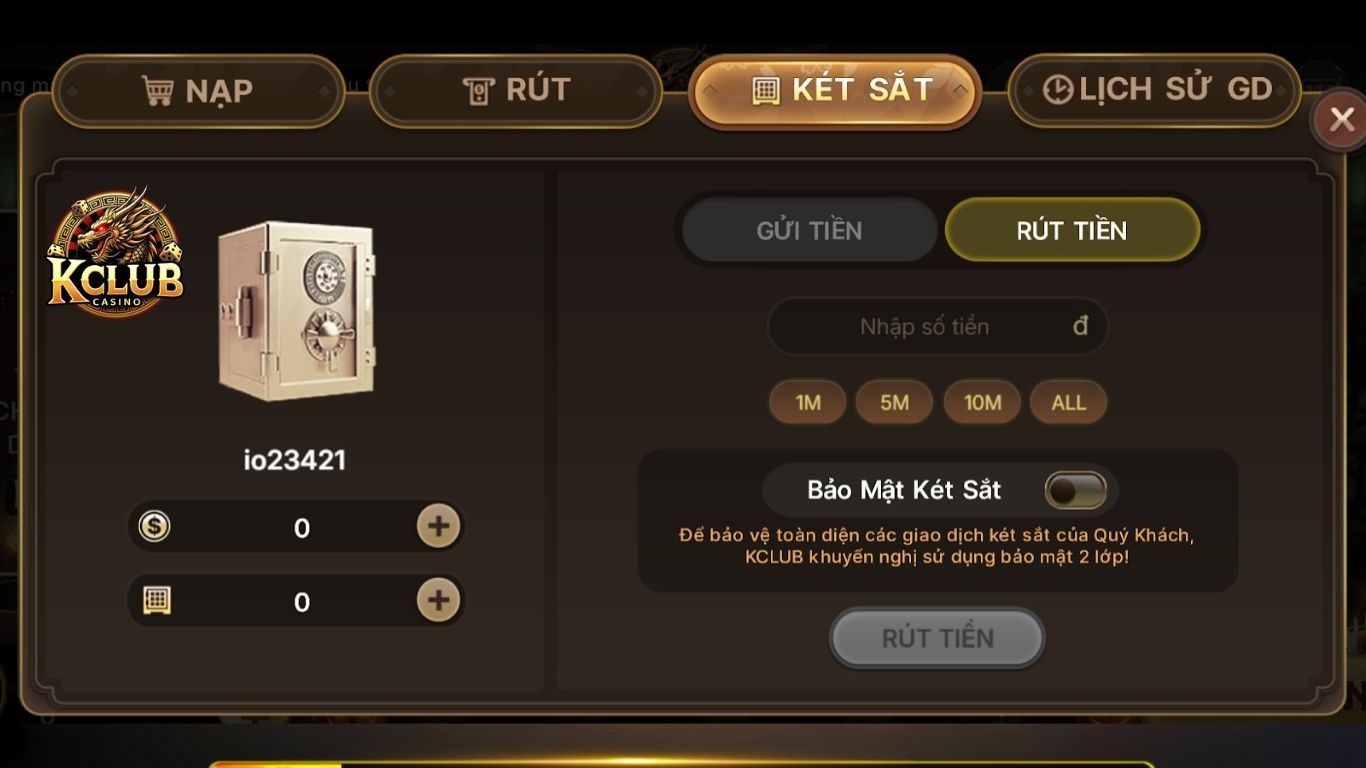Open the LỊCH SỬ GD tab
Screen dimensions: 1366x768
pyautogui.click(x=1153, y=89)
